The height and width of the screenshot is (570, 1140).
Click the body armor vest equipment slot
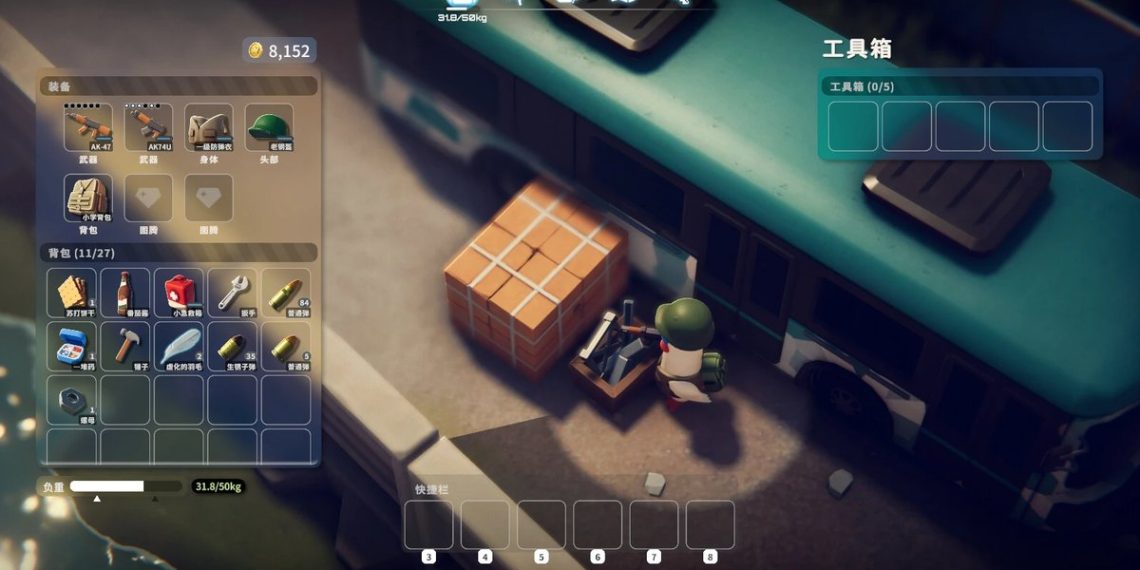(x=208, y=128)
